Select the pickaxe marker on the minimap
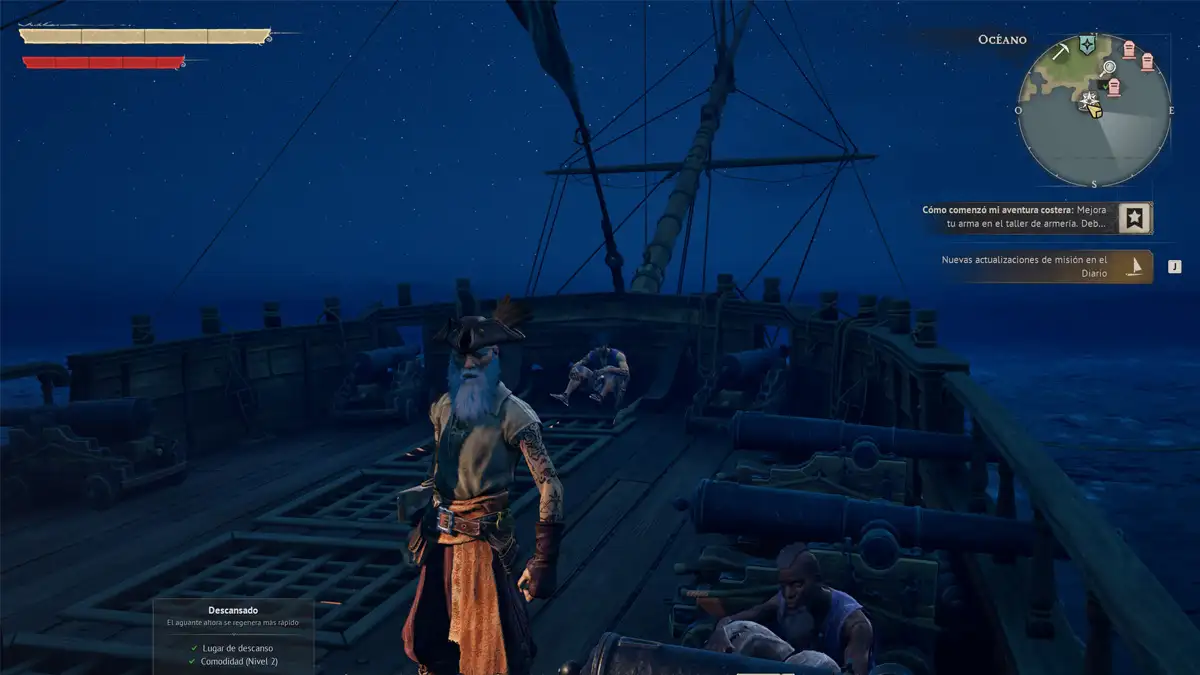The height and width of the screenshot is (675, 1200). point(1060,50)
